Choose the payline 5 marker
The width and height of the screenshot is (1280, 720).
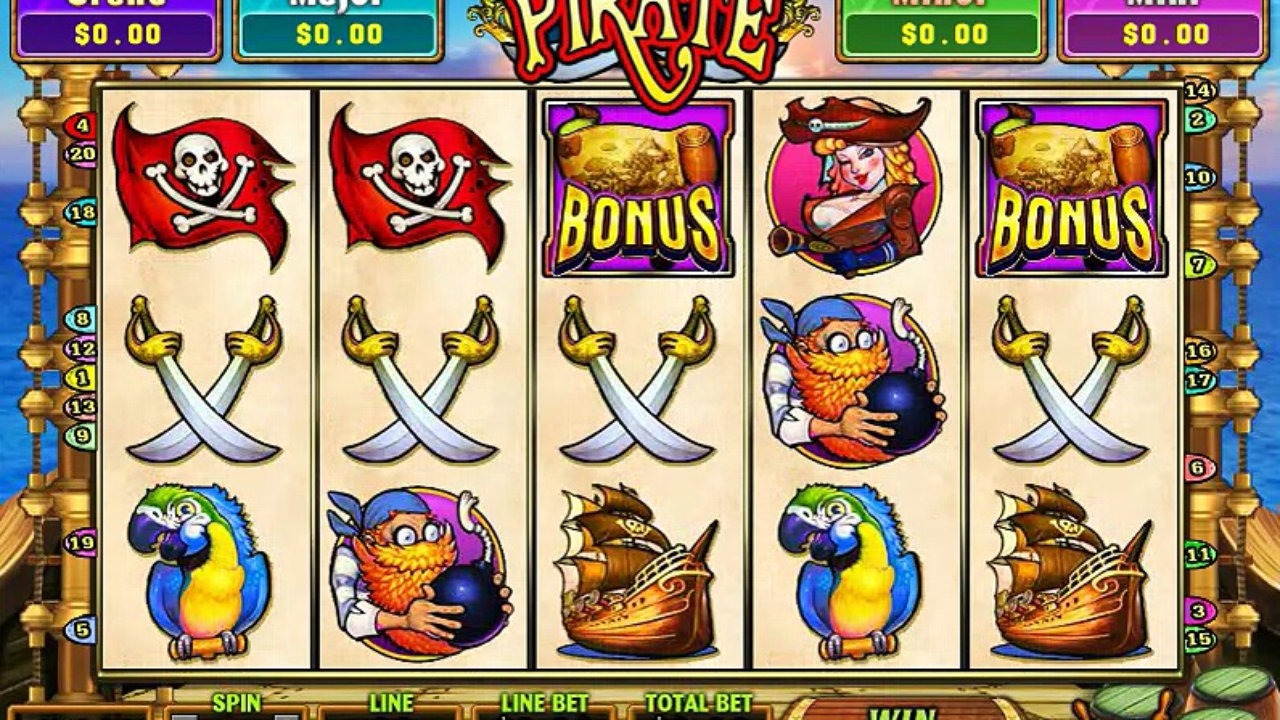(81, 630)
